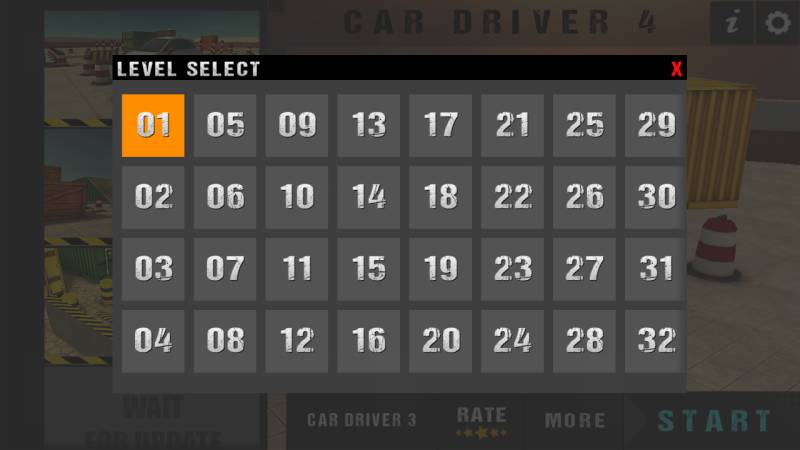Screen dimensions: 800x450
Task: Pick level 22
Action: click(x=513, y=197)
